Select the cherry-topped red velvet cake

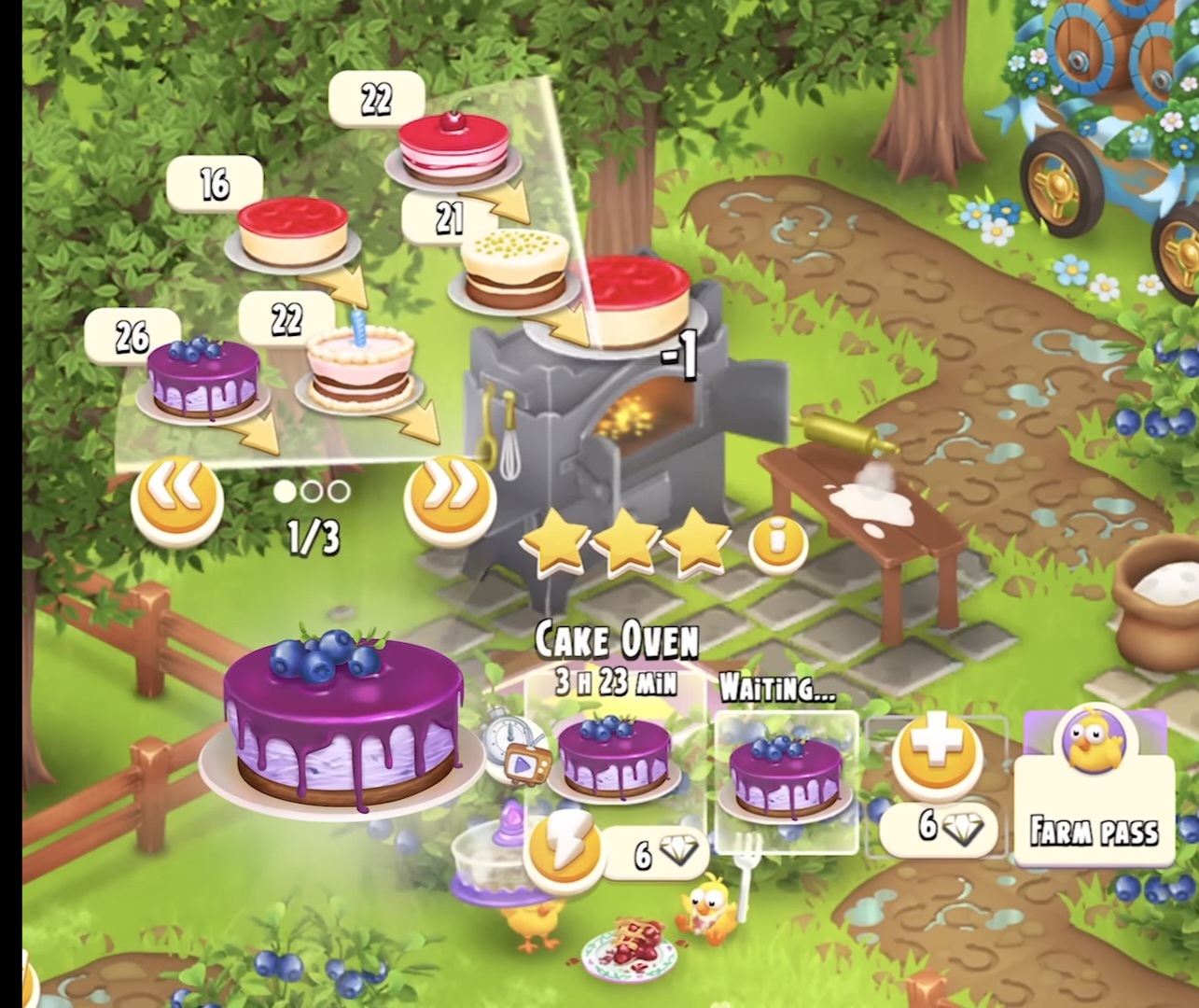tap(454, 151)
